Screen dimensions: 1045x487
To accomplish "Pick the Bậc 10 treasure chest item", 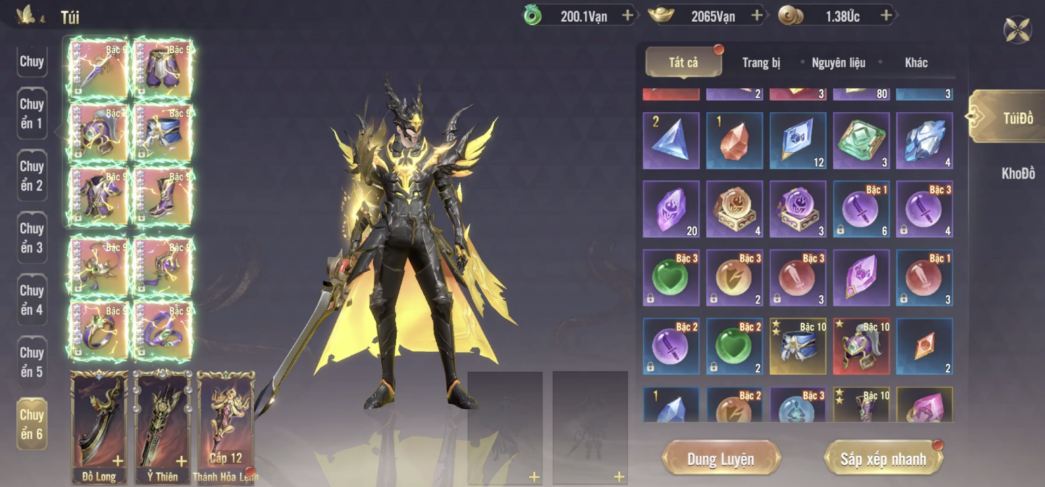I will pyautogui.click(x=797, y=346).
